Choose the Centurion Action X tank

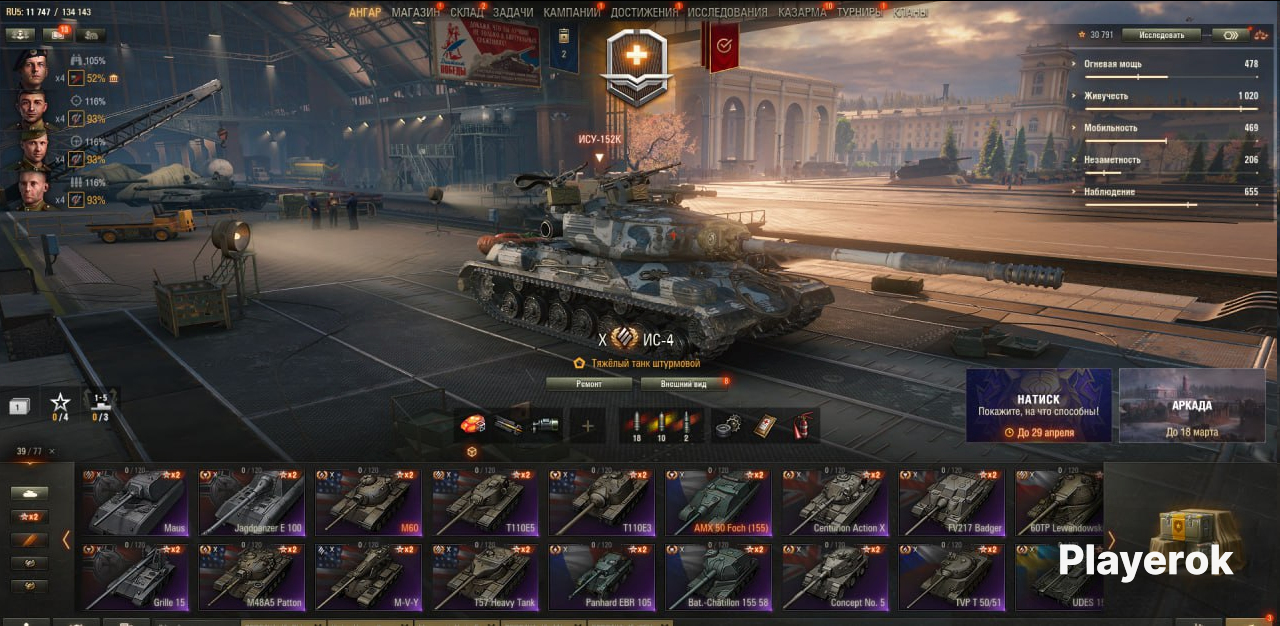click(x=835, y=502)
